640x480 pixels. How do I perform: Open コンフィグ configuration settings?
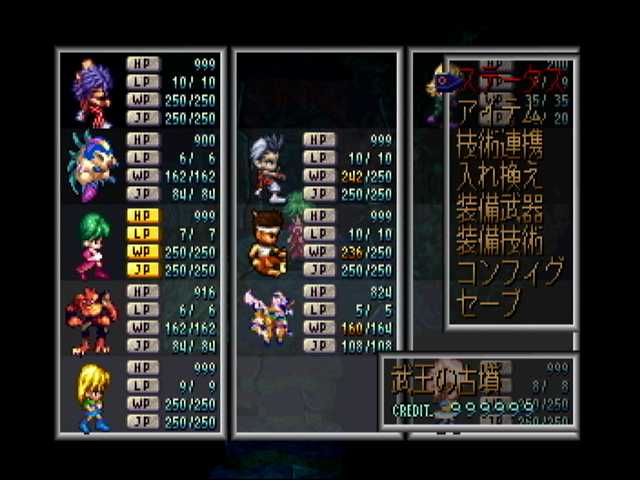(509, 272)
